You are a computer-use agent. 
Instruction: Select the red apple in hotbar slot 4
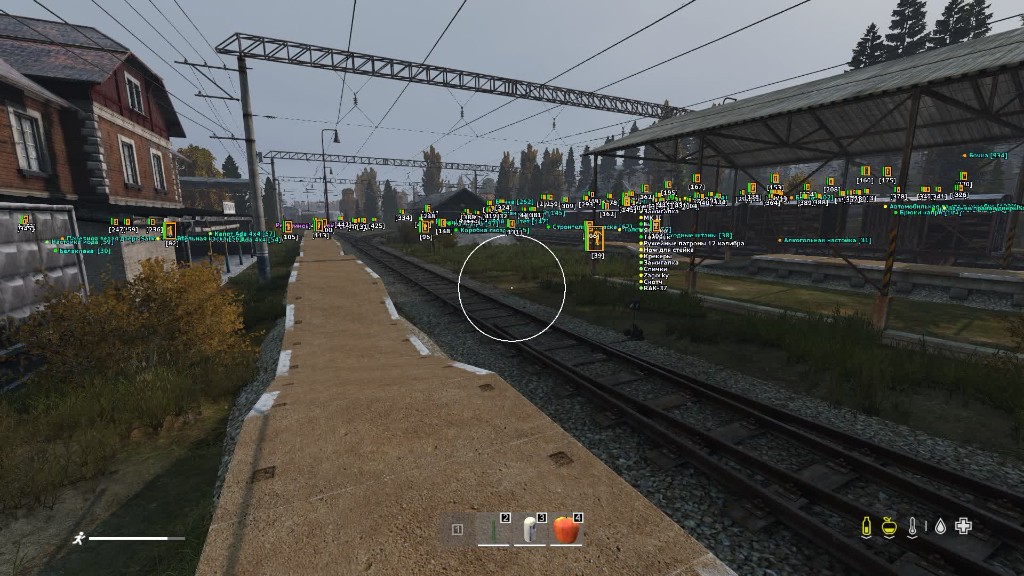click(x=566, y=529)
